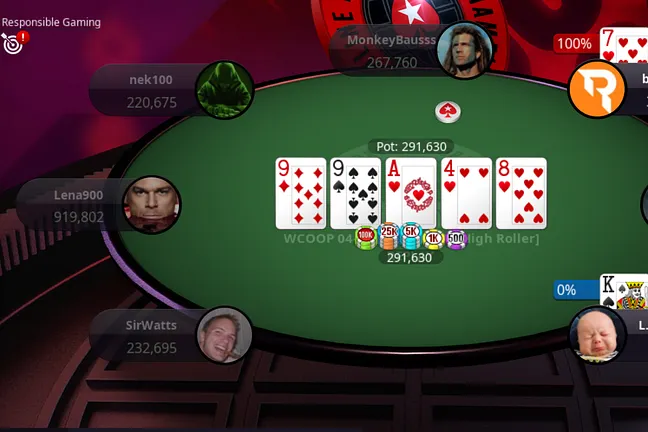
Task: Select SirWatts's player avatar
Action: click(x=223, y=335)
